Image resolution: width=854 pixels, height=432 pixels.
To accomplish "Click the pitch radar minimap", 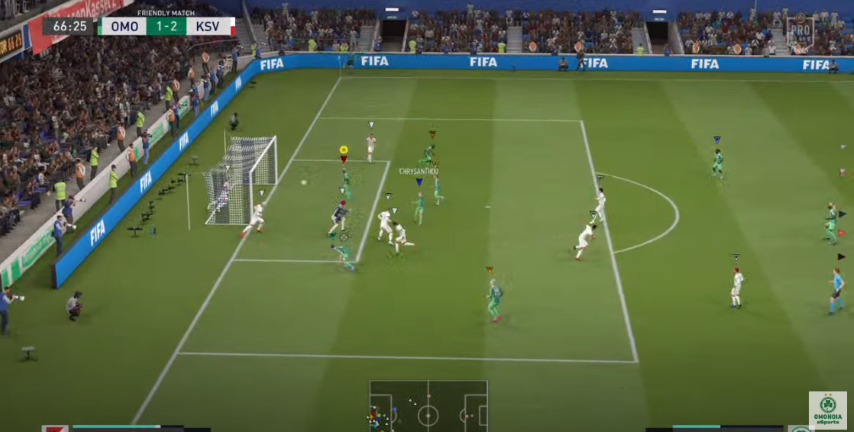I will pos(428,406).
